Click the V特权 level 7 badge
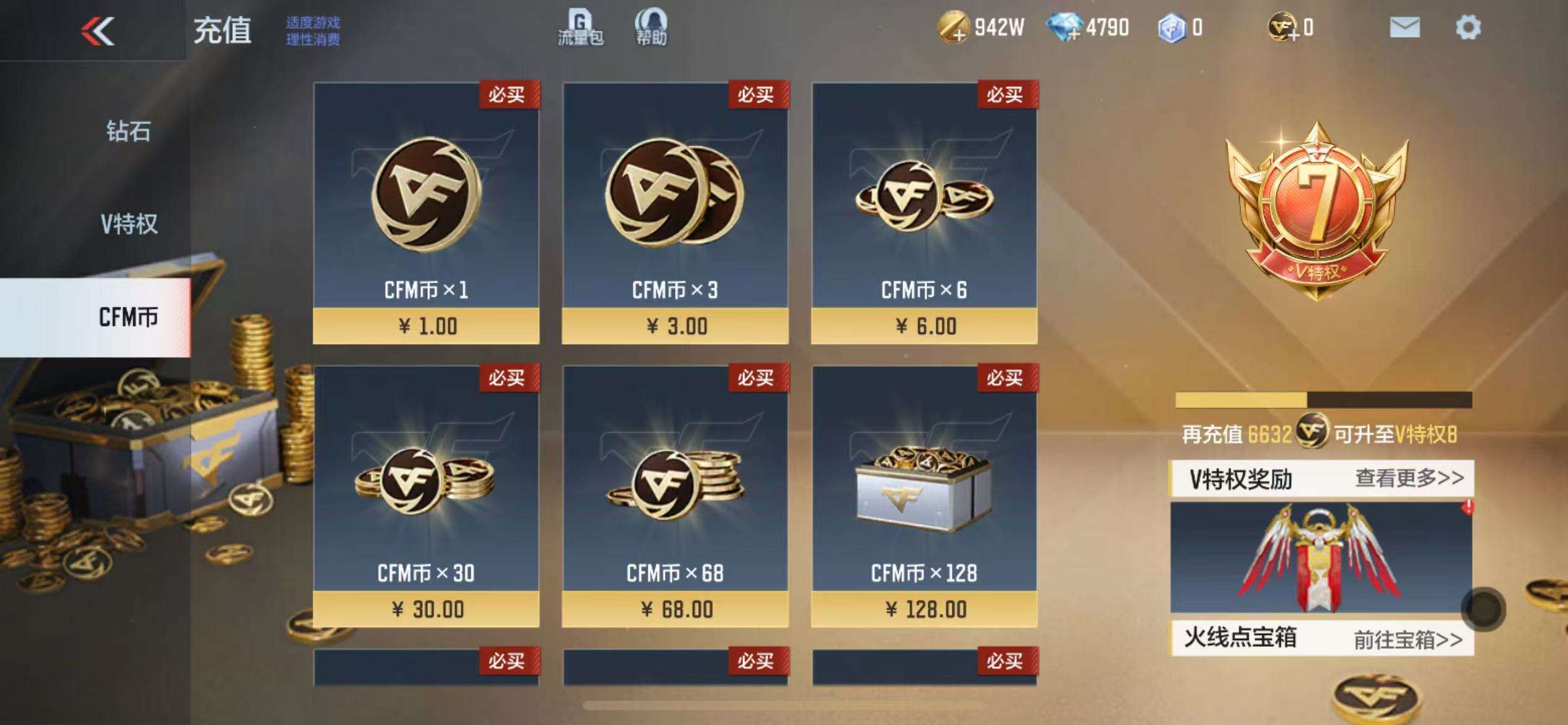 1317,211
